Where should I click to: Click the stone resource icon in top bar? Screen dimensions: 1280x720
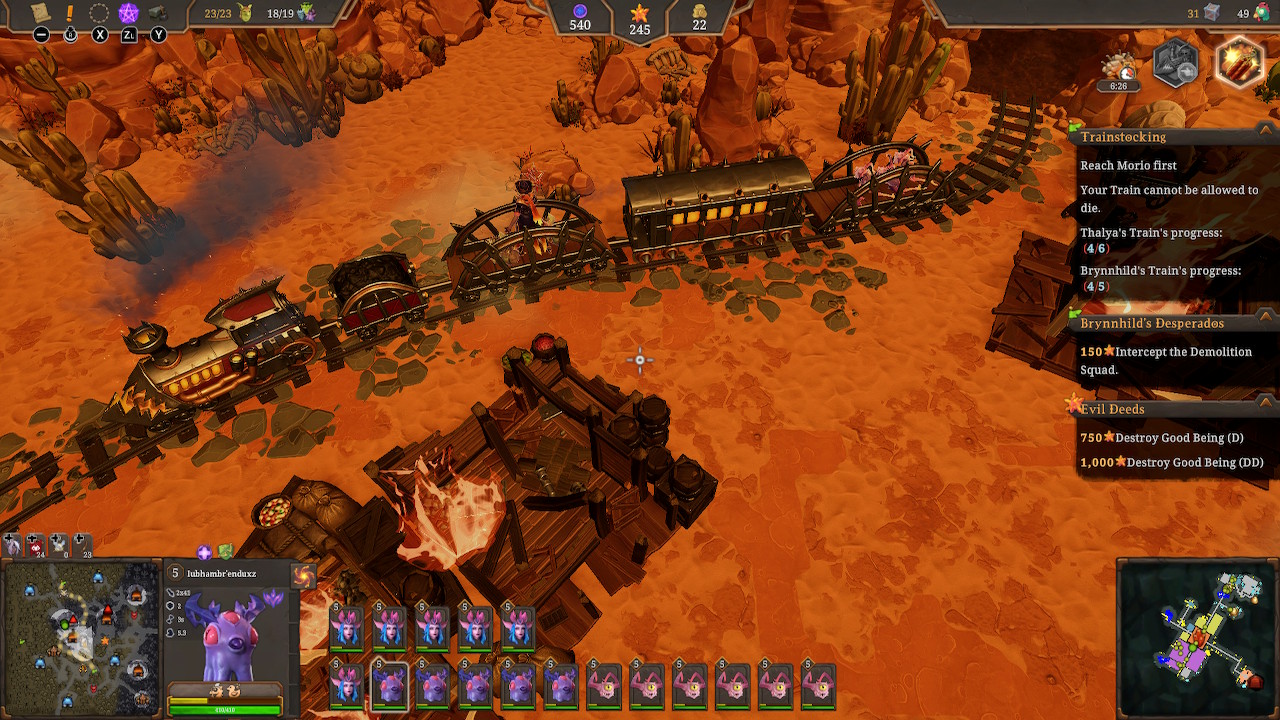tap(158, 12)
